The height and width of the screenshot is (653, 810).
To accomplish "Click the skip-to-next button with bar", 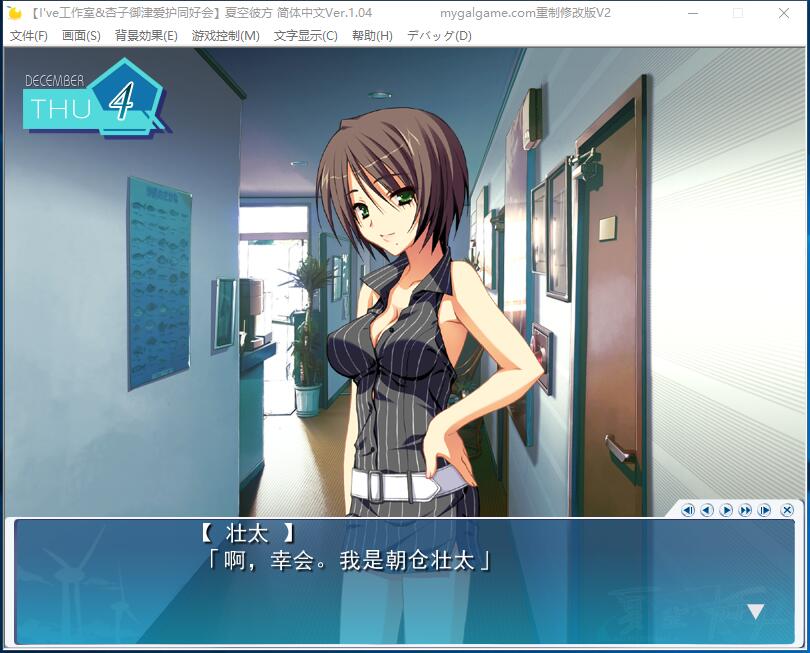I will point(765,510).
